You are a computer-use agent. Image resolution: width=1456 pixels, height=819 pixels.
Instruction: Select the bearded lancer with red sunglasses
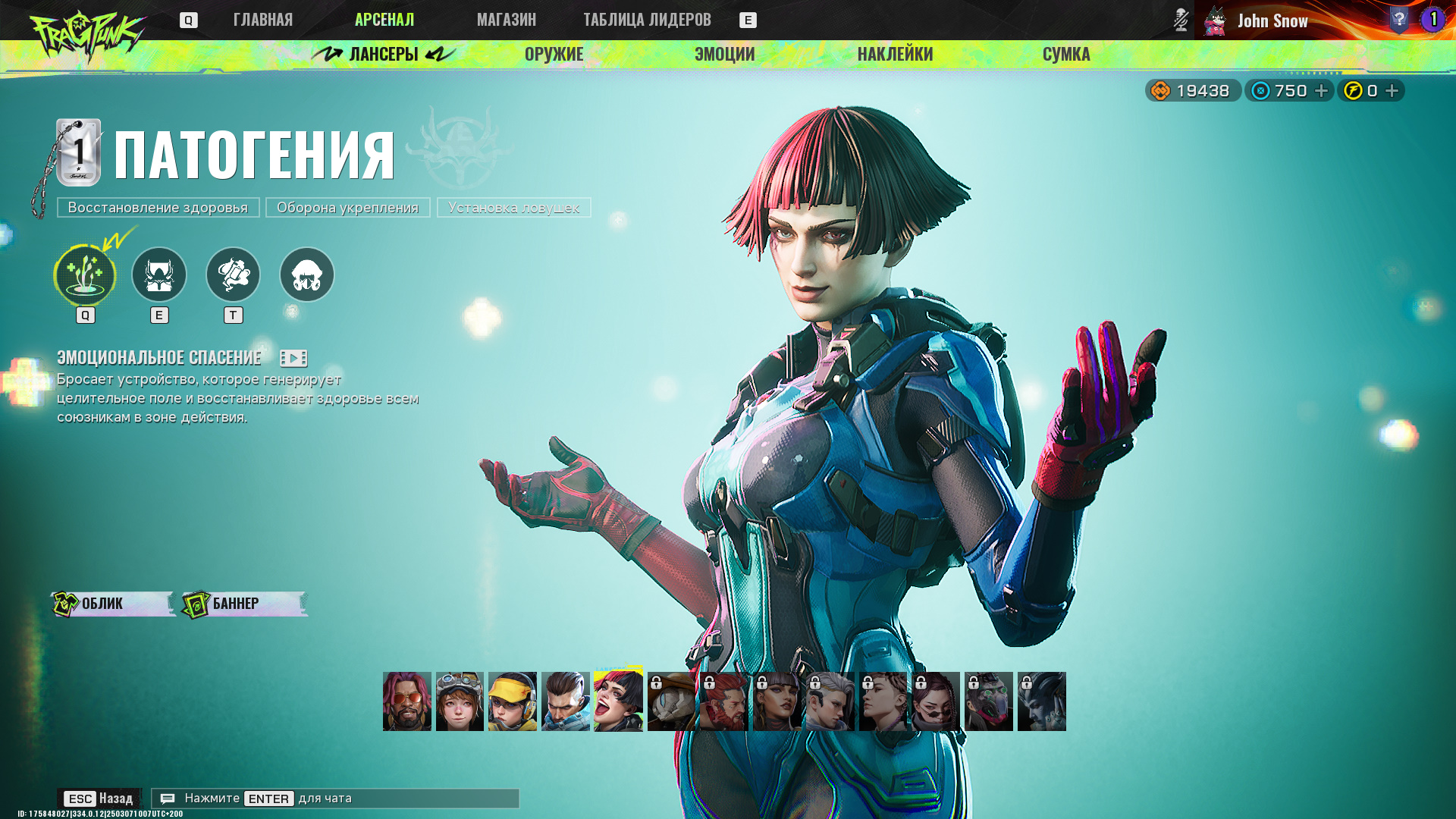407,701
